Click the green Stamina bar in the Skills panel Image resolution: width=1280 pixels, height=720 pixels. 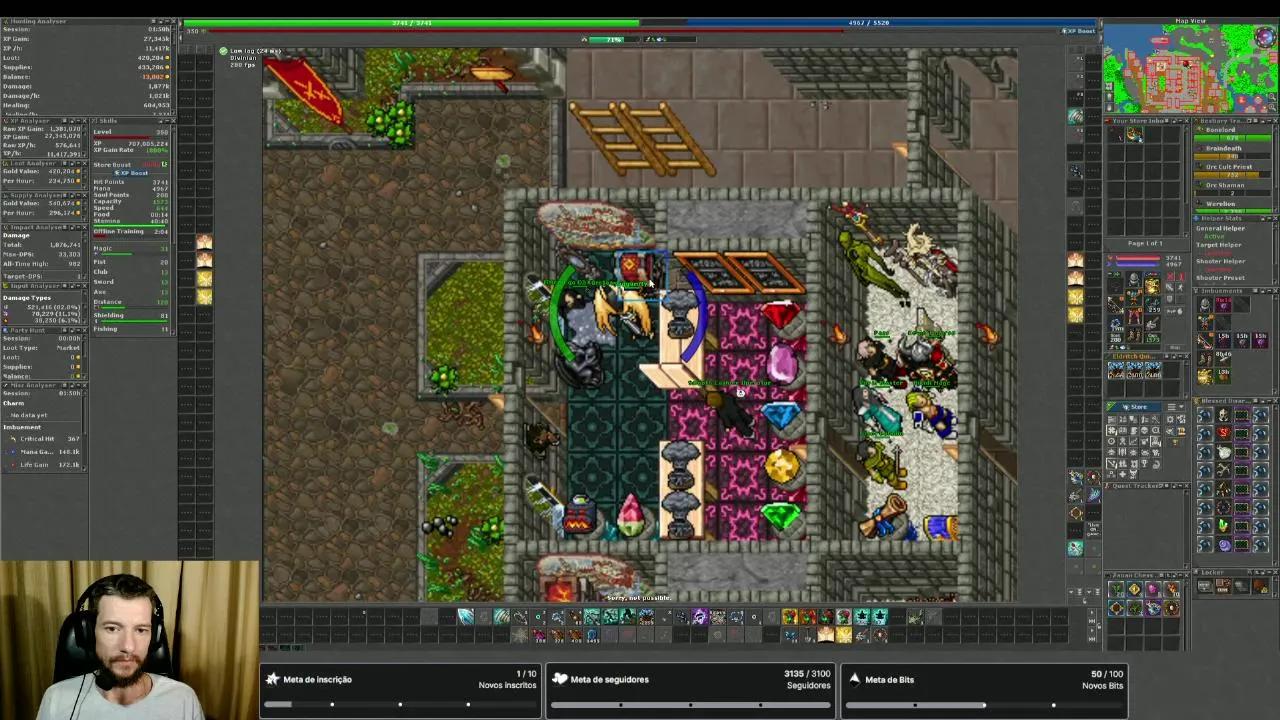point(130,225)
